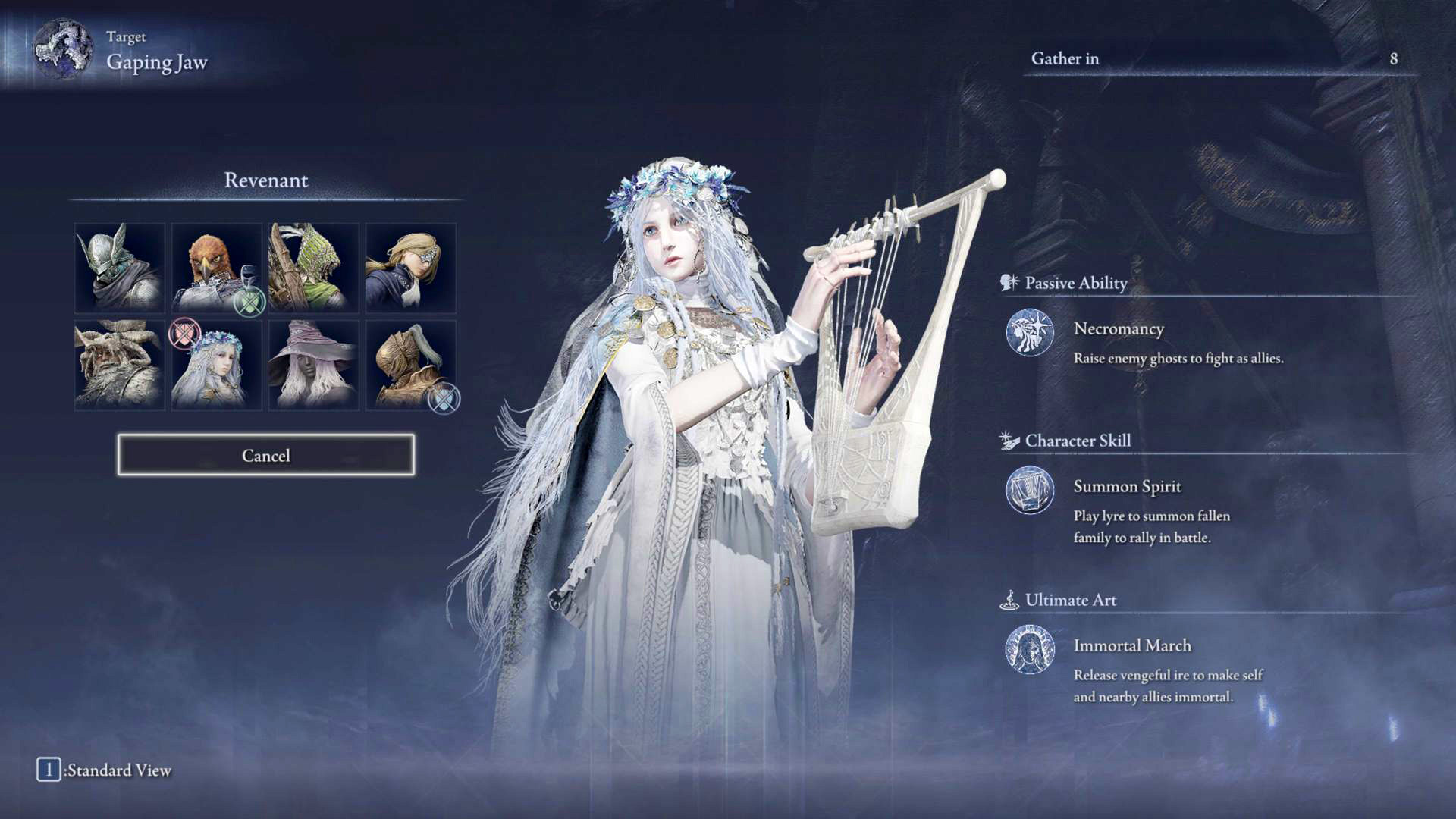
Task: Select the blonde masked character portrait
Action: click(x=410, y=268)
